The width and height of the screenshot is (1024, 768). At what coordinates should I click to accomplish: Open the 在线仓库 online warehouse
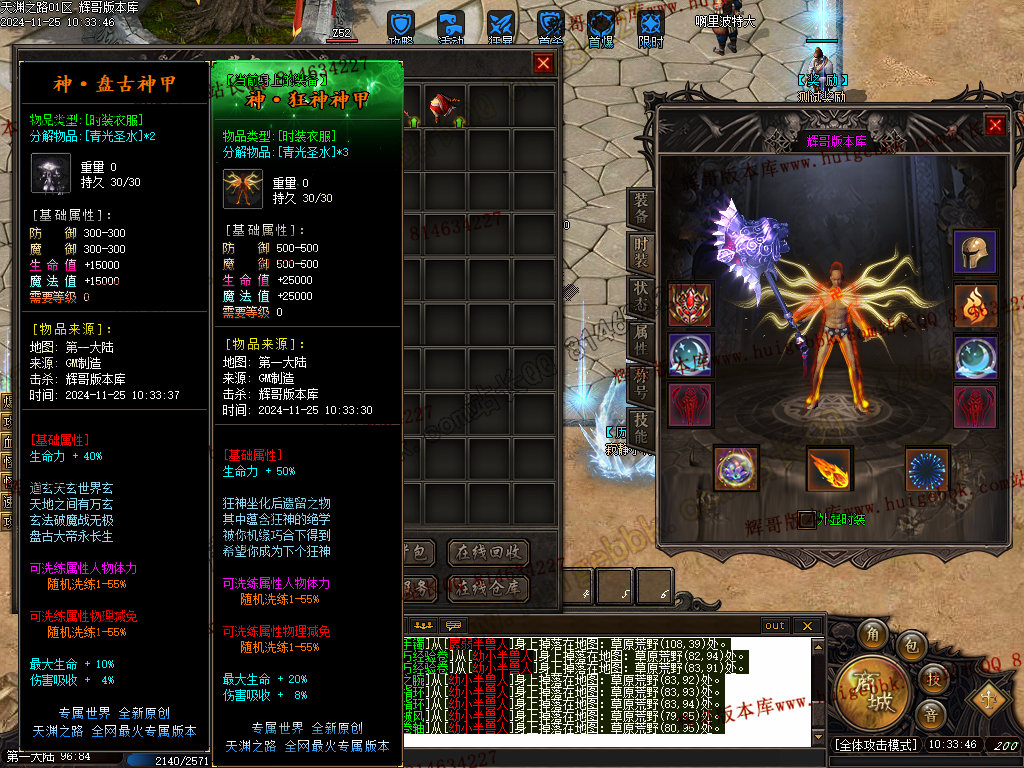(x=487, y=588)
